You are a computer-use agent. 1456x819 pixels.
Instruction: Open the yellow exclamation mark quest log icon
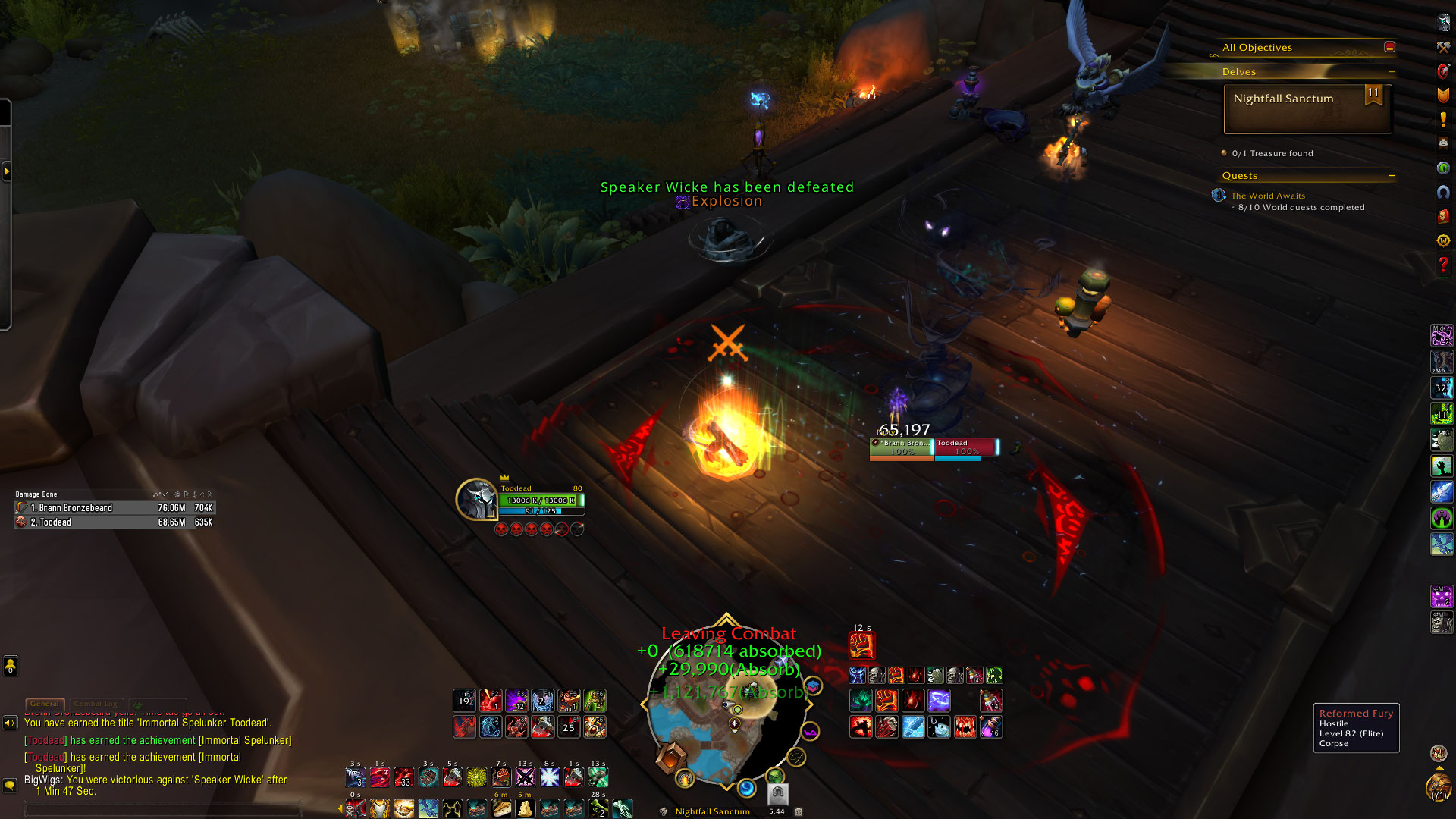(x=1443, y=120)
